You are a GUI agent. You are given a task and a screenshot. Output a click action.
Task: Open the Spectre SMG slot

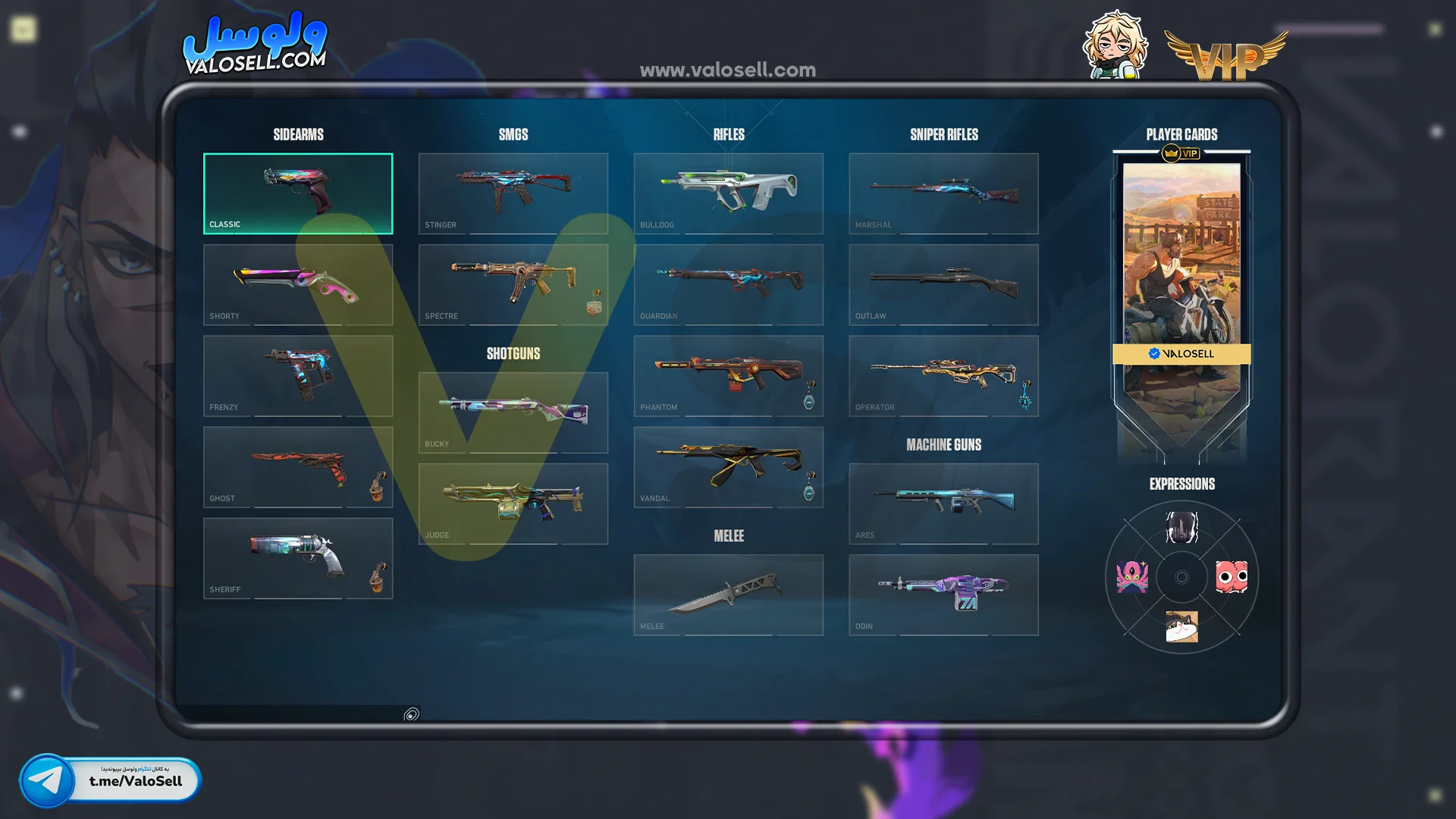point(513,284)
